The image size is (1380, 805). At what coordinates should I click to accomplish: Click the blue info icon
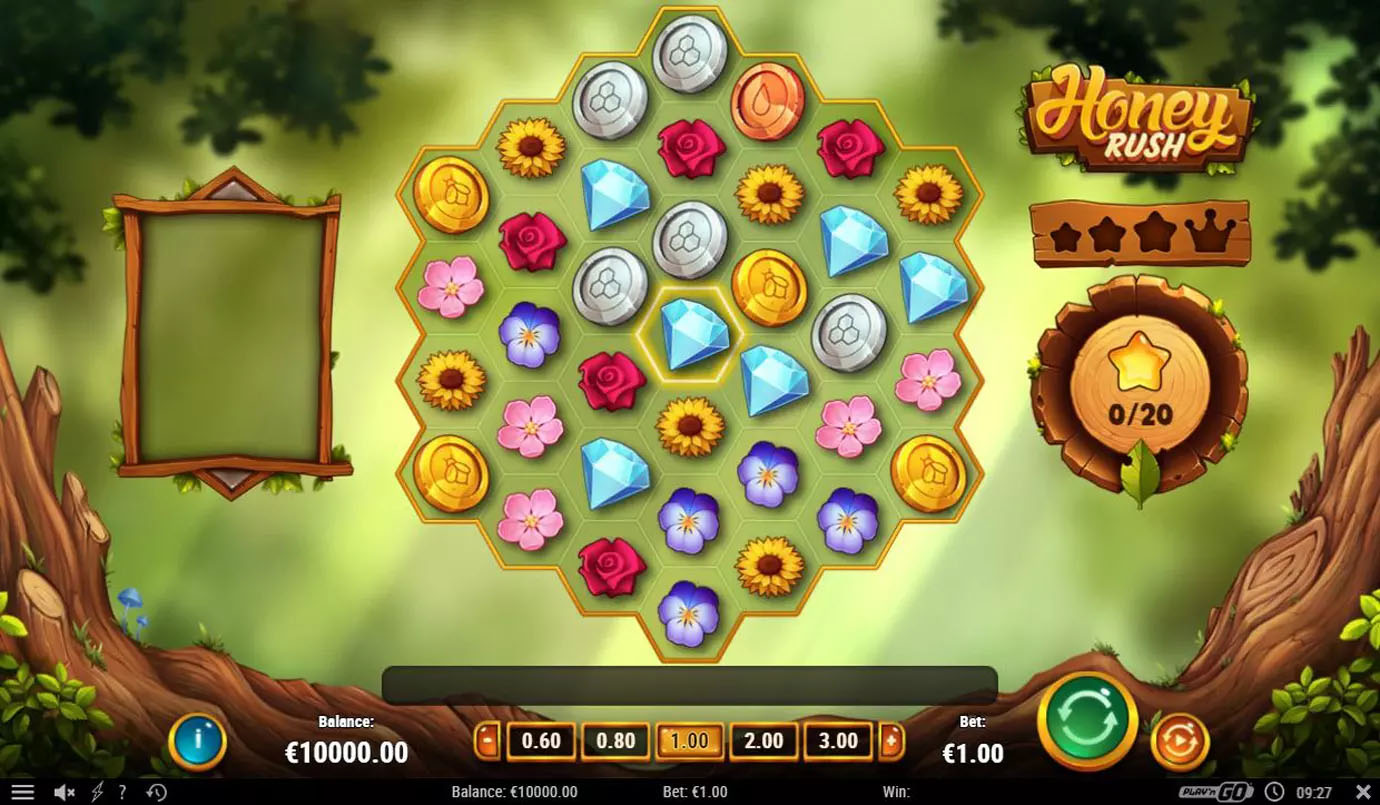pos(197,742)
